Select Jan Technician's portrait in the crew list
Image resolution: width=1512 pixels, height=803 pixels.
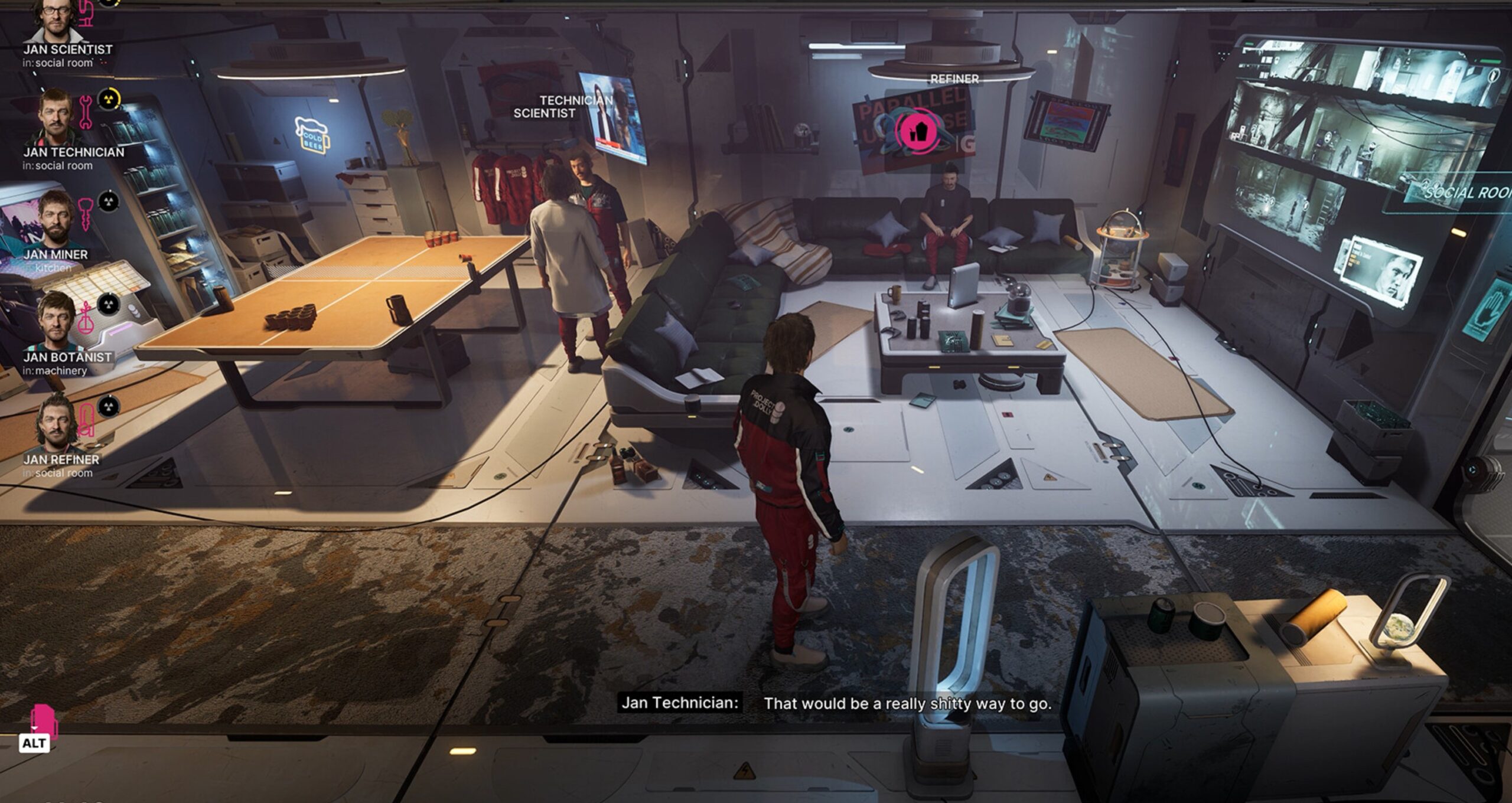pyautogui.click(x=57, y=117)
